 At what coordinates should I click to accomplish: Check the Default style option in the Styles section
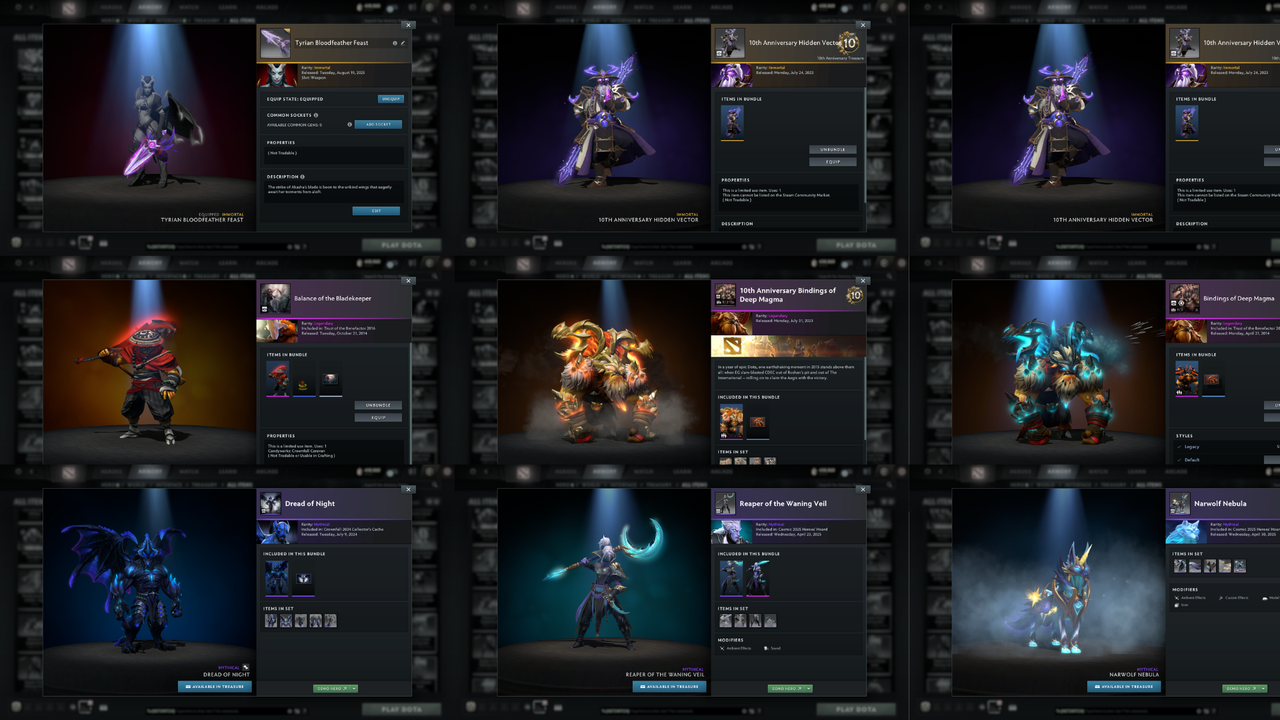(x=1185, y=459)
